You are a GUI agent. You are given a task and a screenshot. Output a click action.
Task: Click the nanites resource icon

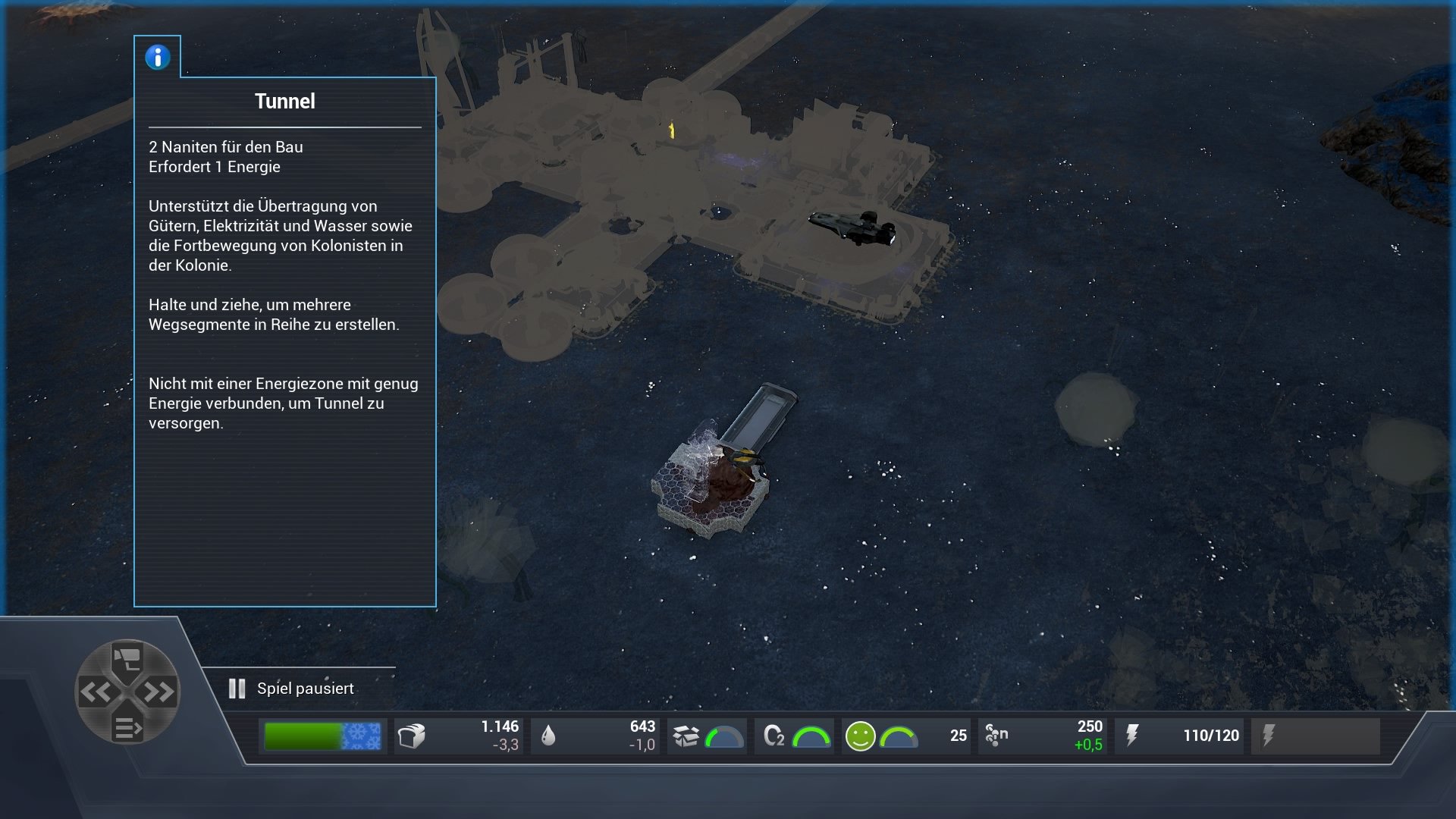[995, 735]
